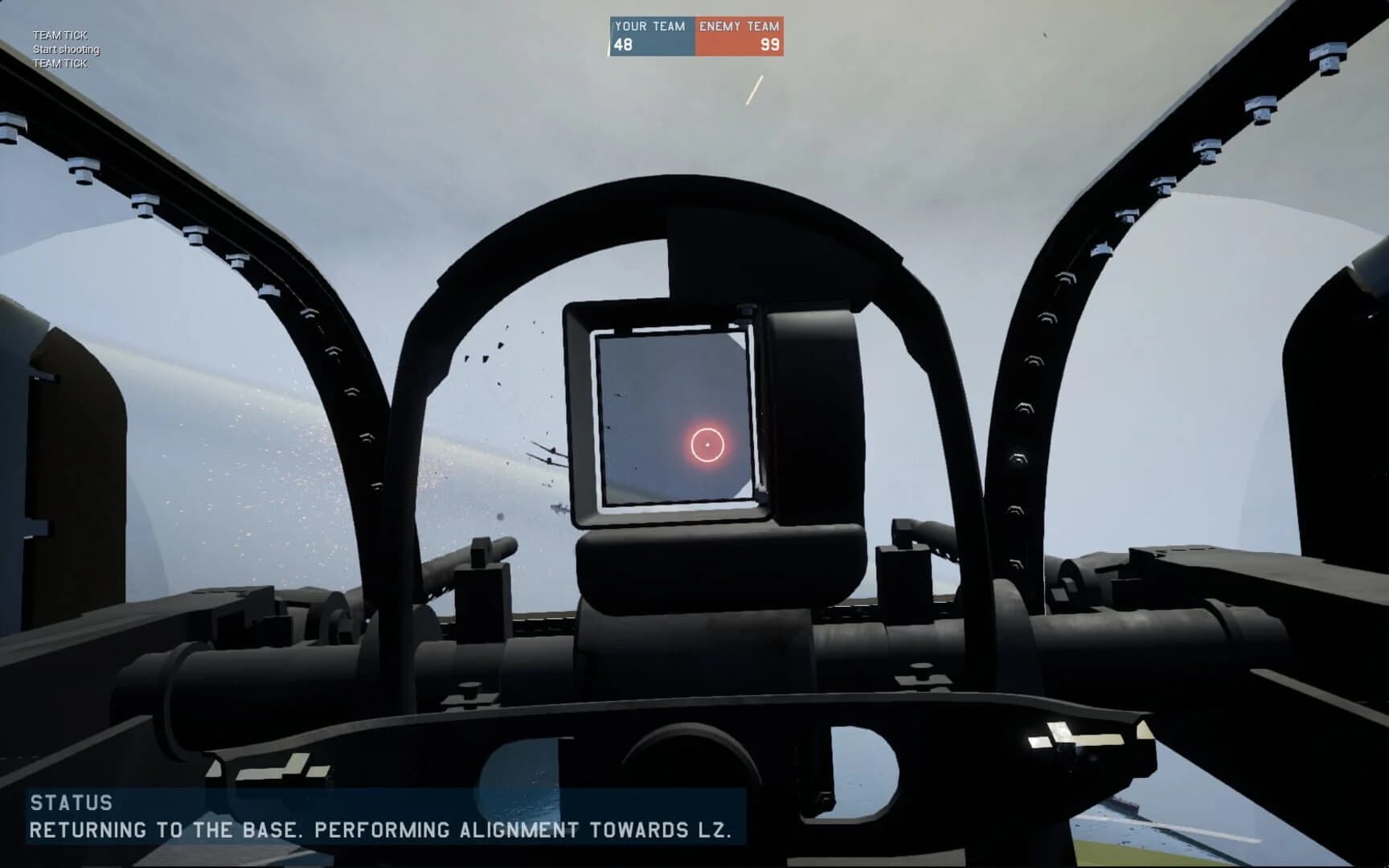Click the top 'TEAM TICK' log message

click(x=59, y=35)
